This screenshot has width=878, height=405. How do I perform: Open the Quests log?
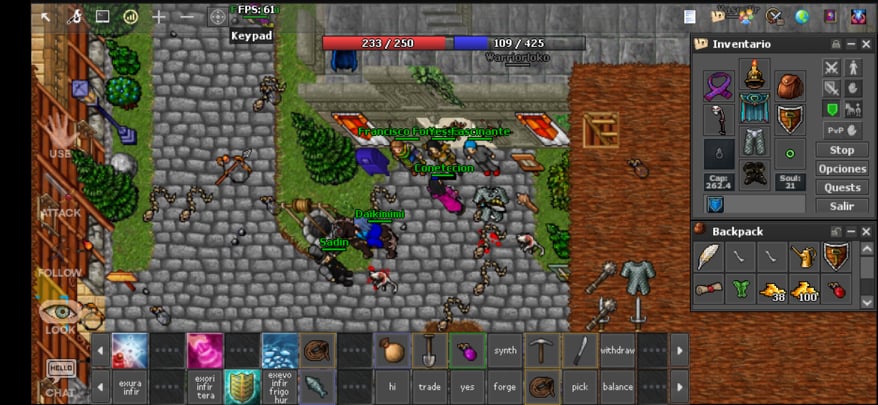[x=842, y=187]
